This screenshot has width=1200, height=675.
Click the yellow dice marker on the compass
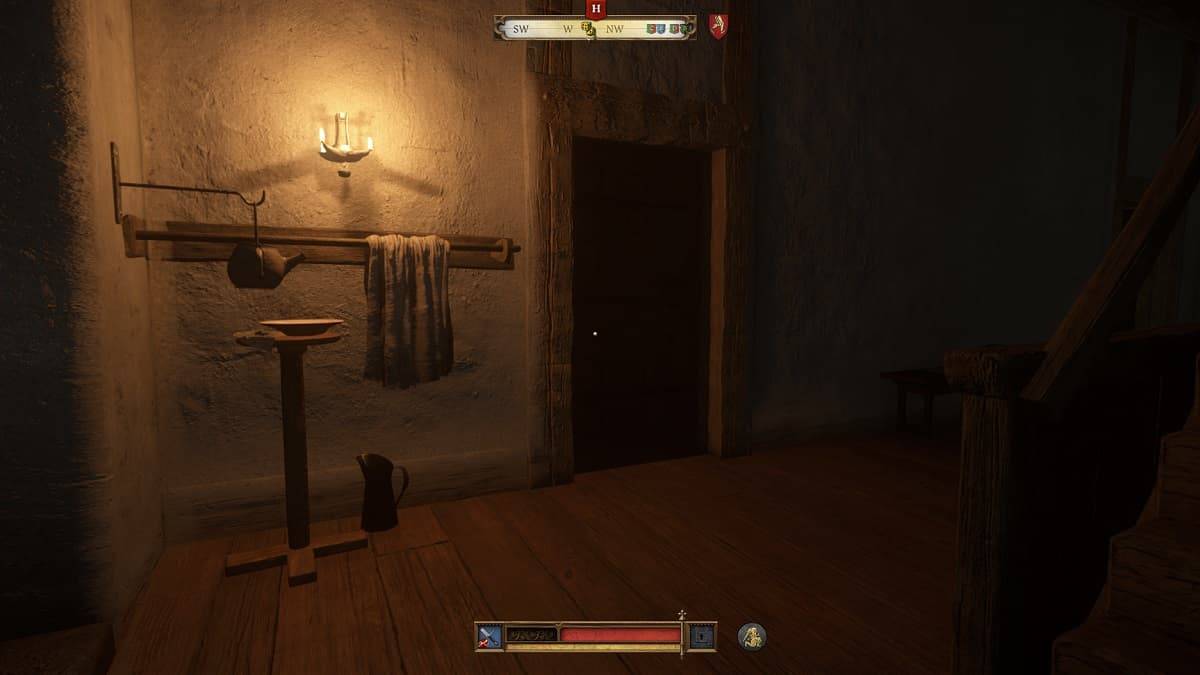[588, 30]
